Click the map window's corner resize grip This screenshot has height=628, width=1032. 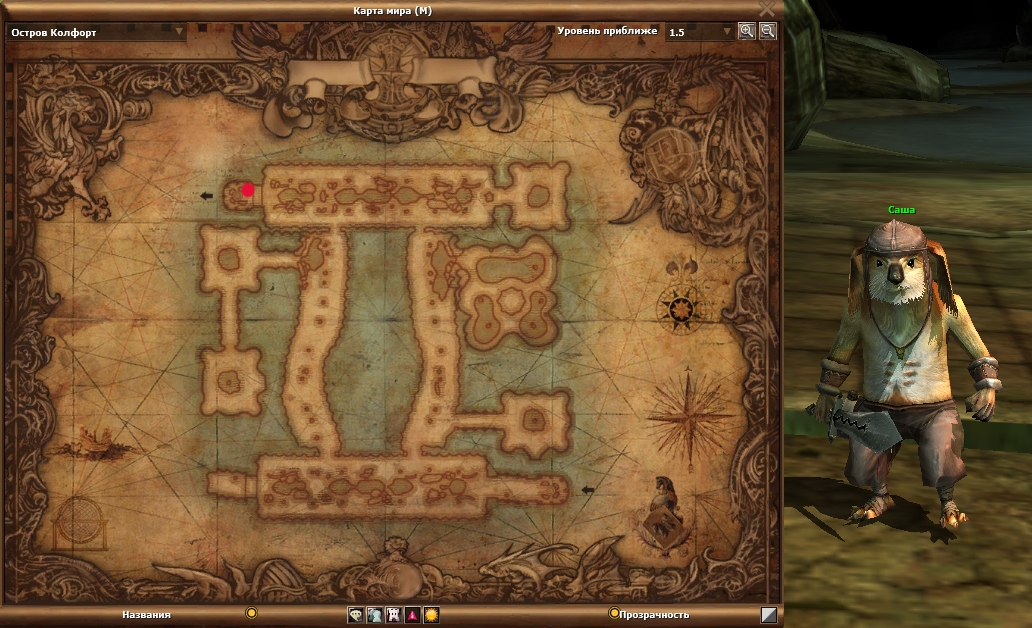point(768,615)
